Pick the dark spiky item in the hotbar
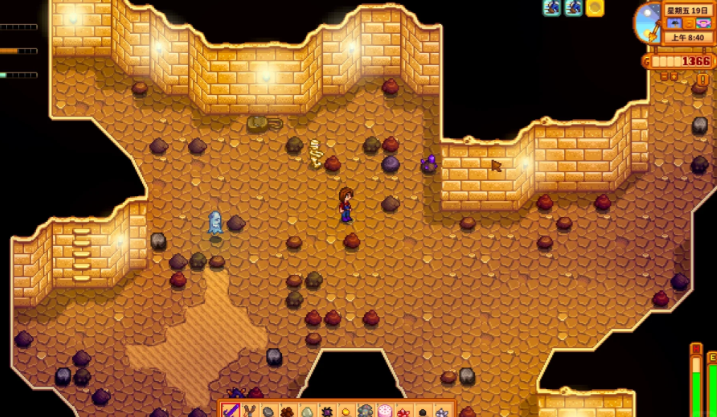717x417 pixels. coord(326,411)
